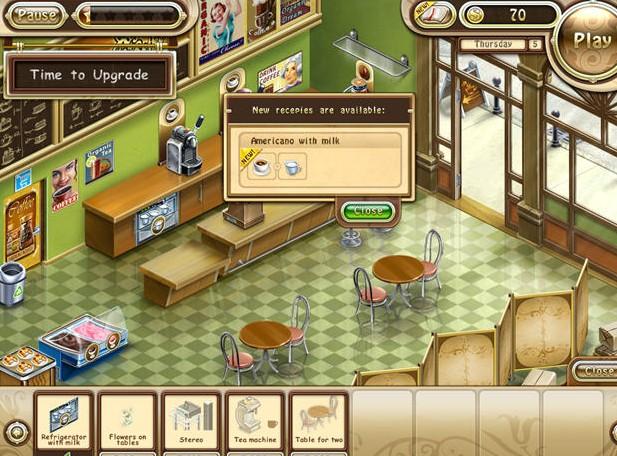Click the upgrade bar's left scroll arrow
The image size is (617, 456).
(x=15, y=432)
